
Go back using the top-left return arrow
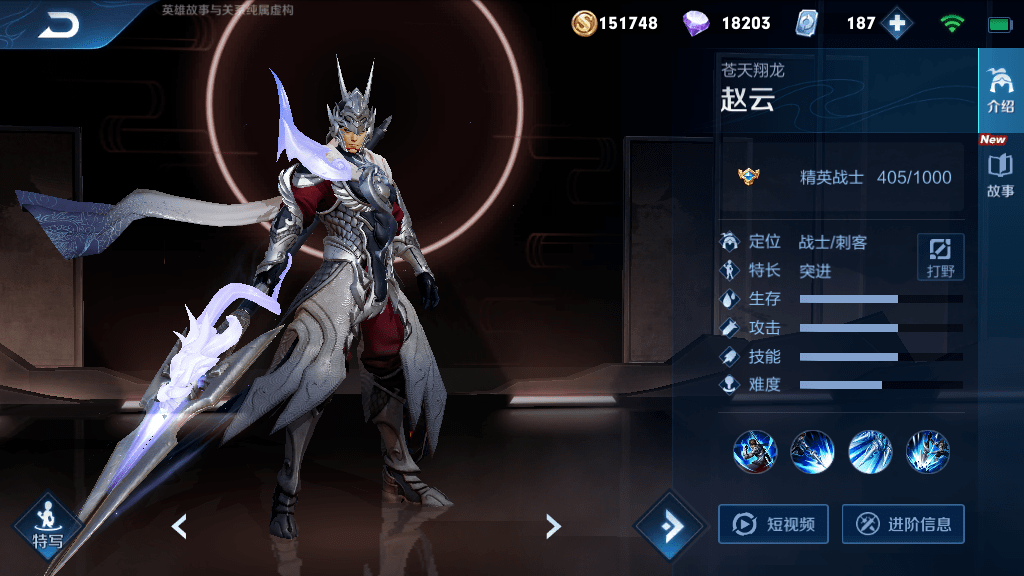pos(58,25)
